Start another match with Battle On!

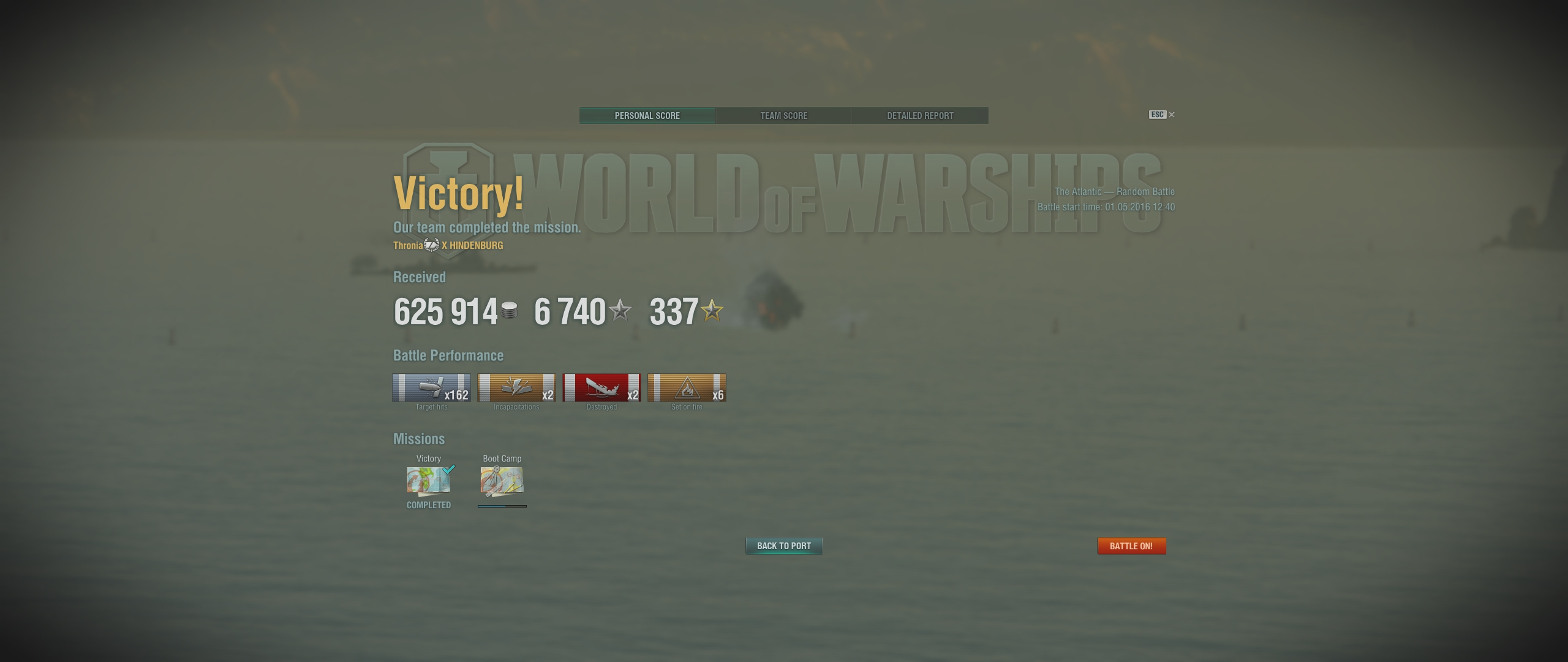point(1131,546)
